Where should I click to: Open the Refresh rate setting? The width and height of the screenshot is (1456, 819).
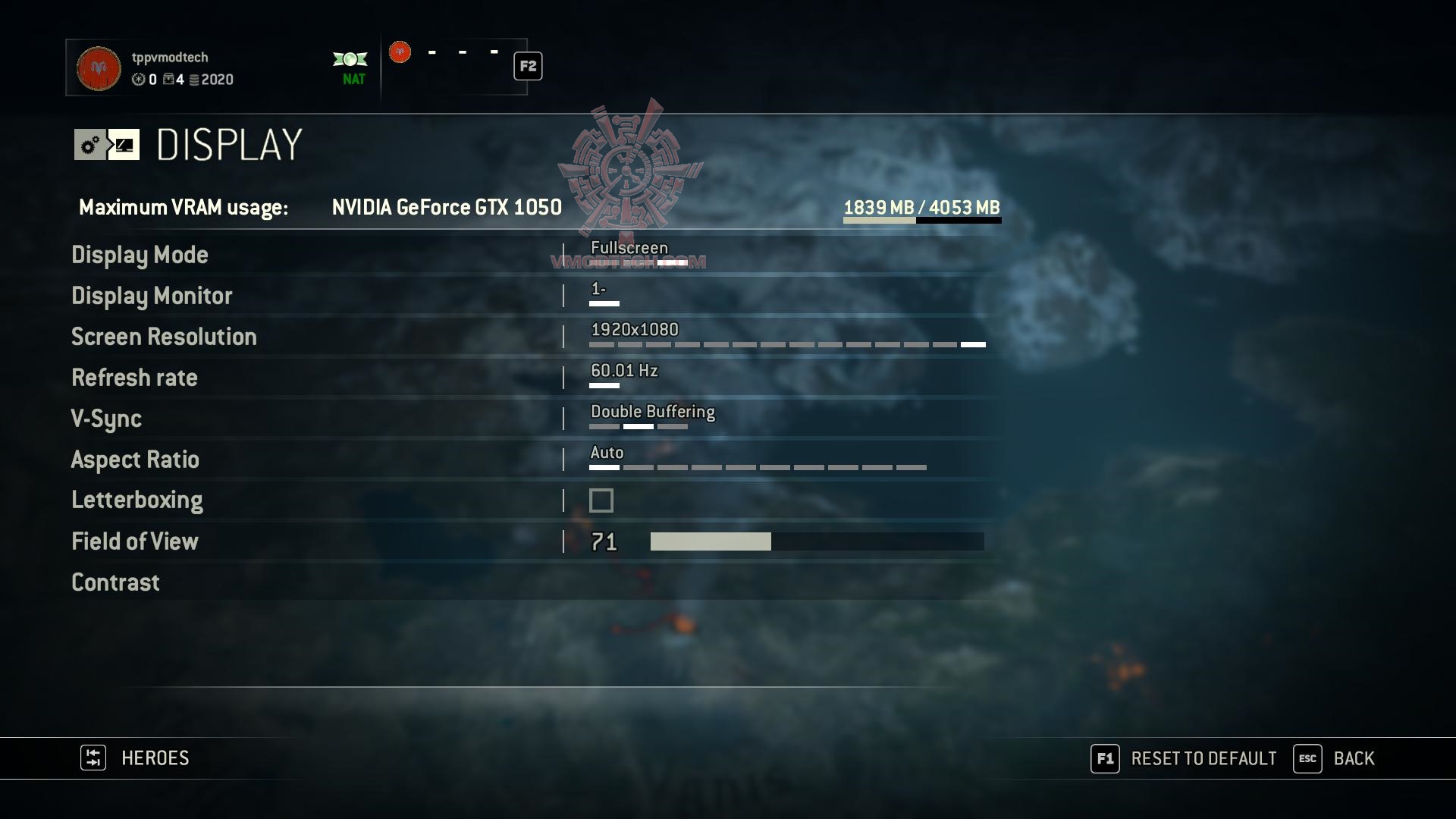point(134,378)
